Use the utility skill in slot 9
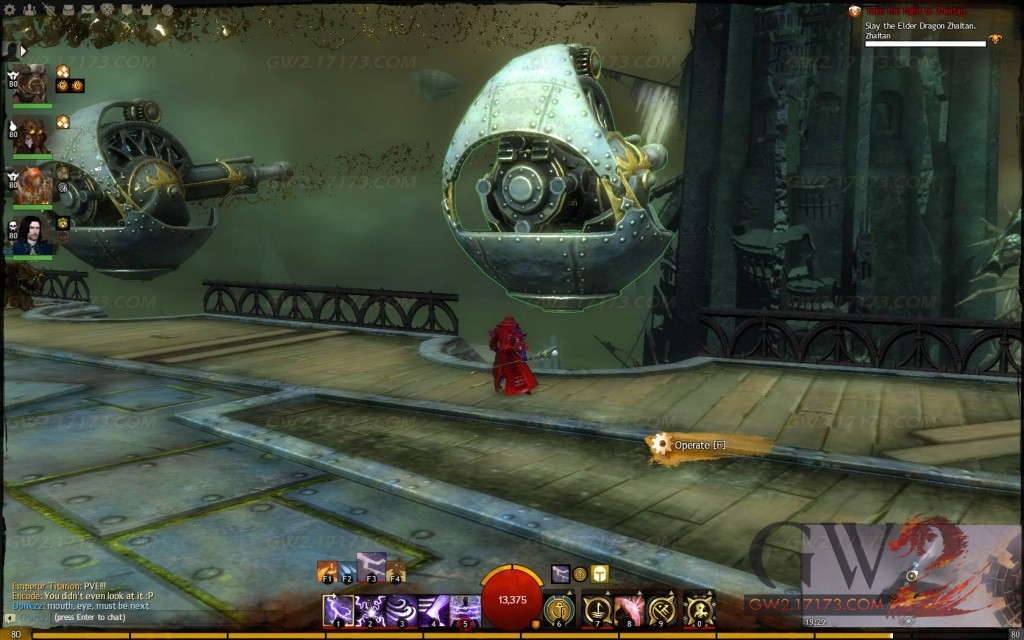This screenshot has height=640, width=1024. [664, 610]
